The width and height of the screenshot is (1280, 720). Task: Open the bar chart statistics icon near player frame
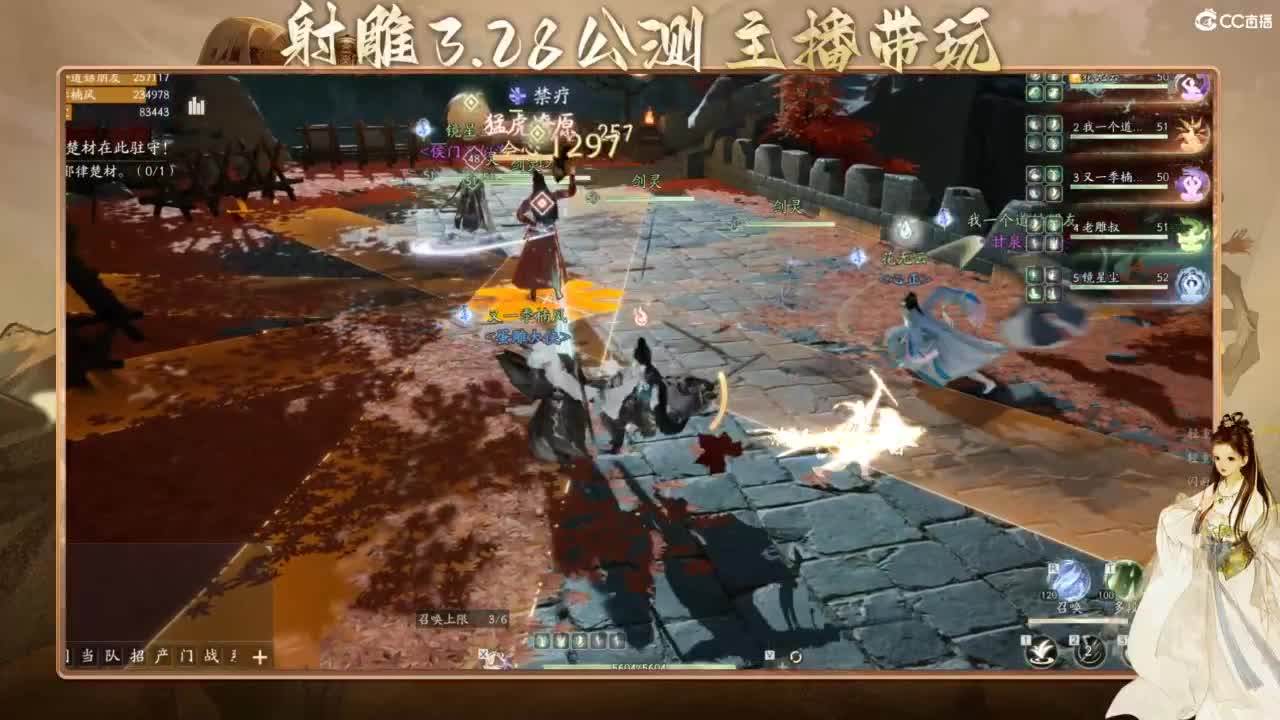(196, 107)
